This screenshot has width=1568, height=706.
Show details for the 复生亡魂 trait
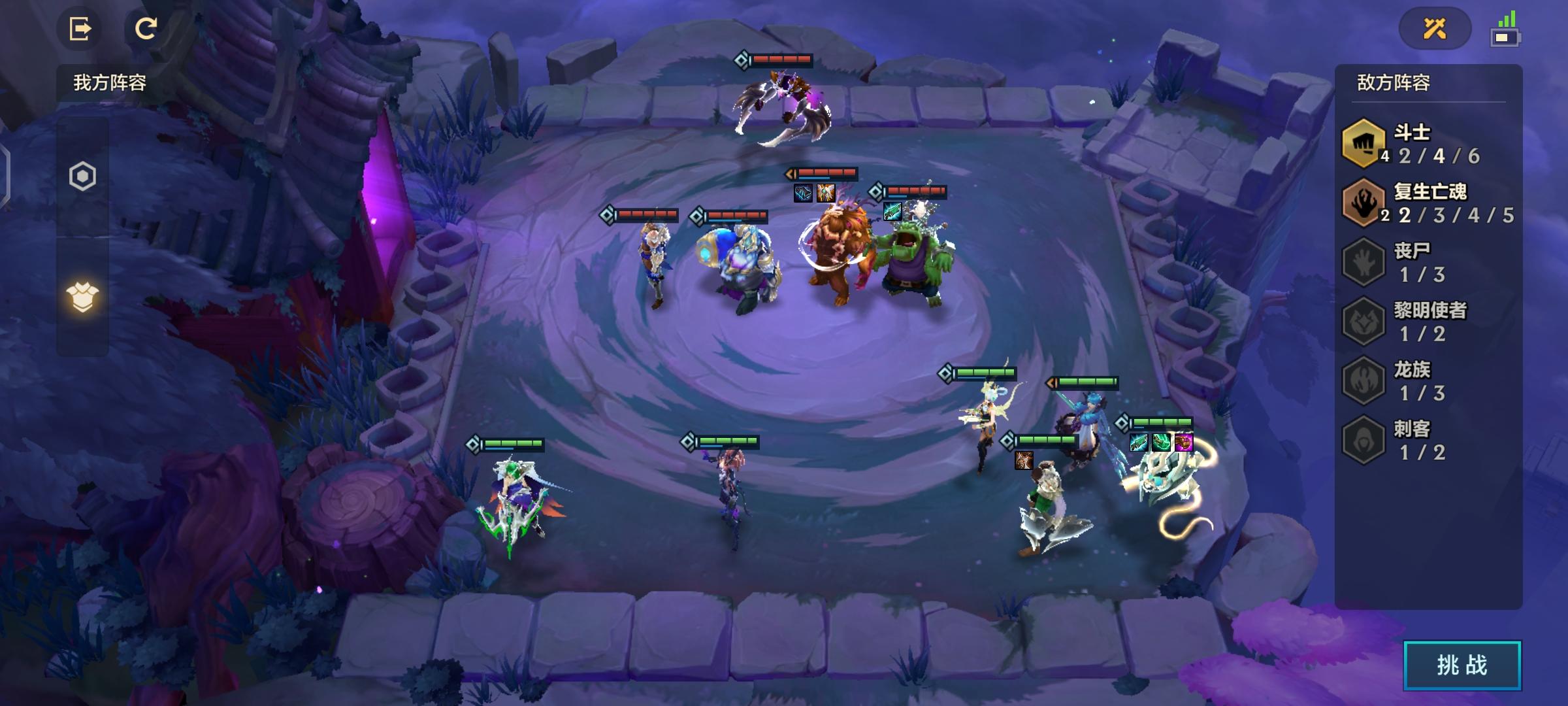pos(1428,203)
